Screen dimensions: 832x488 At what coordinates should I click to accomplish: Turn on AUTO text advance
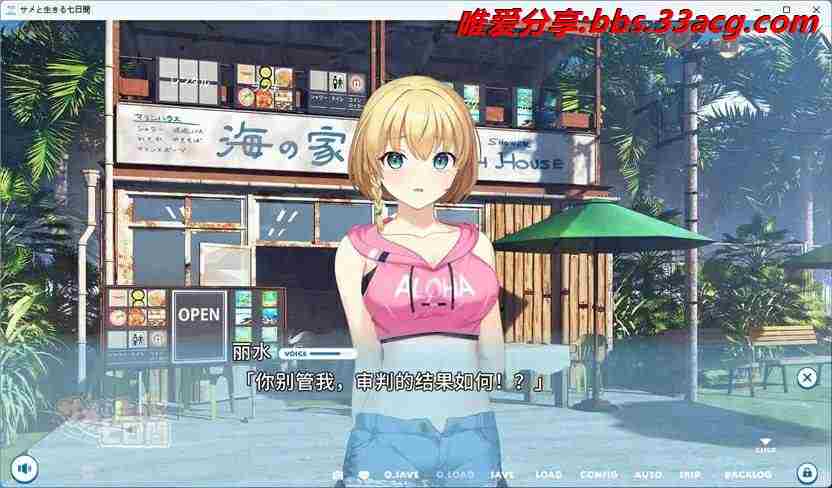point(648,474)
